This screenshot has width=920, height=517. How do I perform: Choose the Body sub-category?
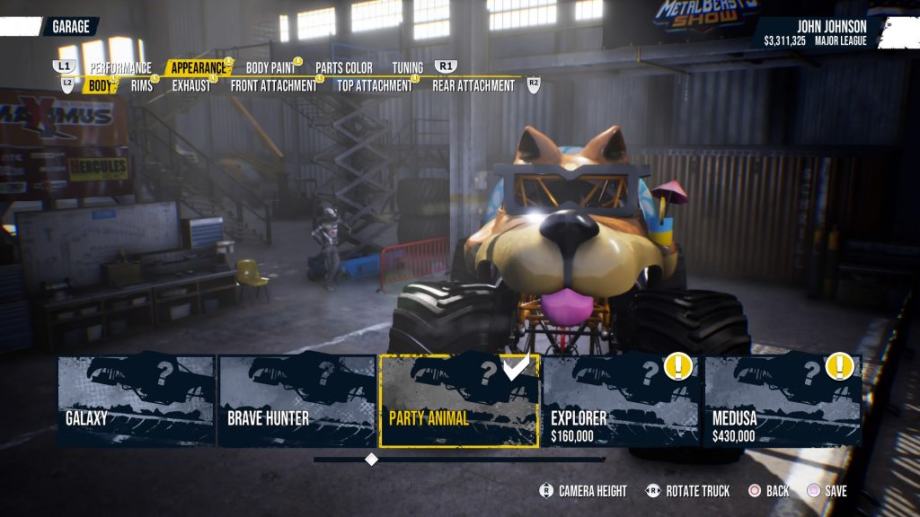[x=100, y=86]
